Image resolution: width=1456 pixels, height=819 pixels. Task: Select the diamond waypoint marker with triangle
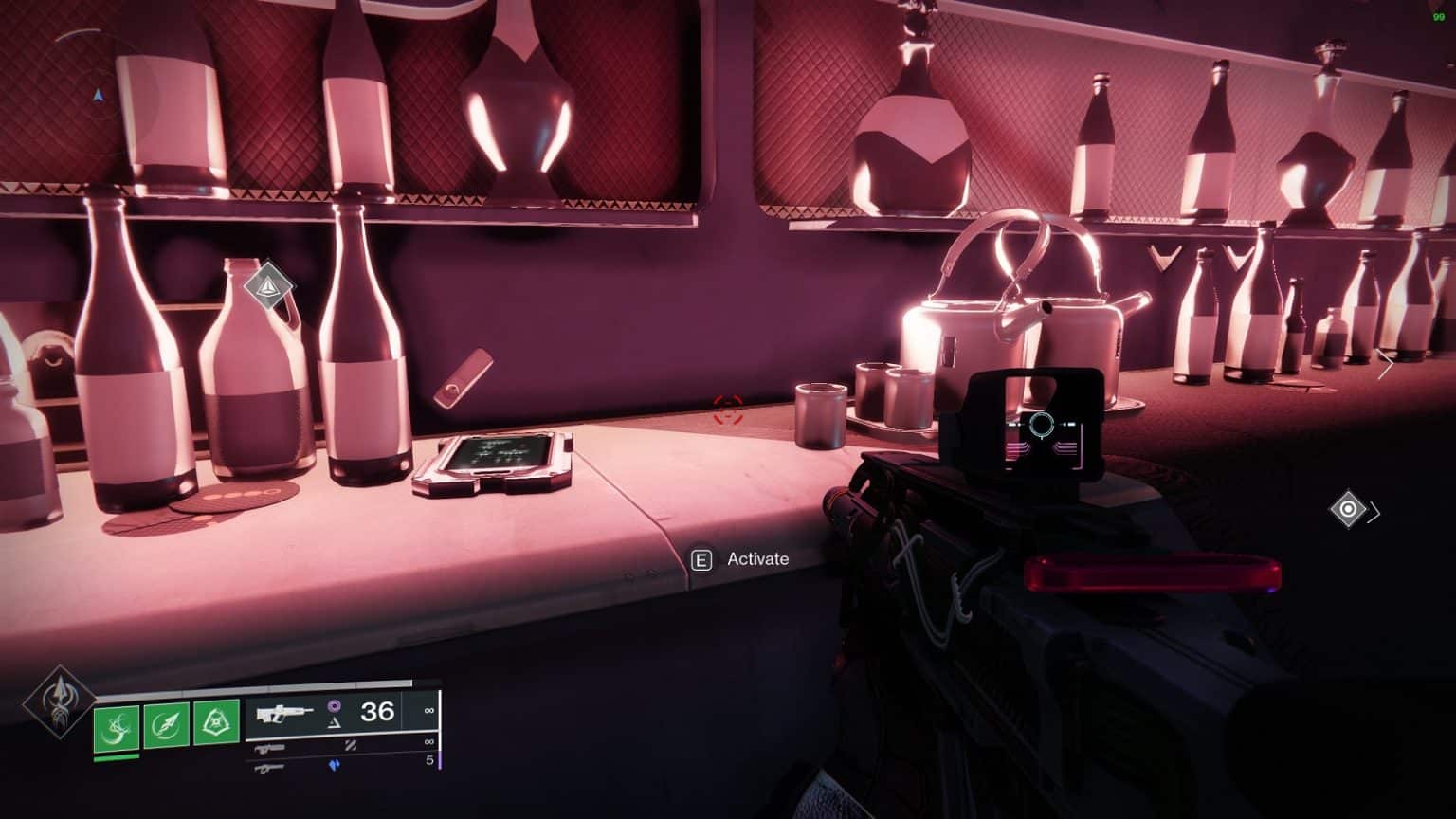point(269,284)
